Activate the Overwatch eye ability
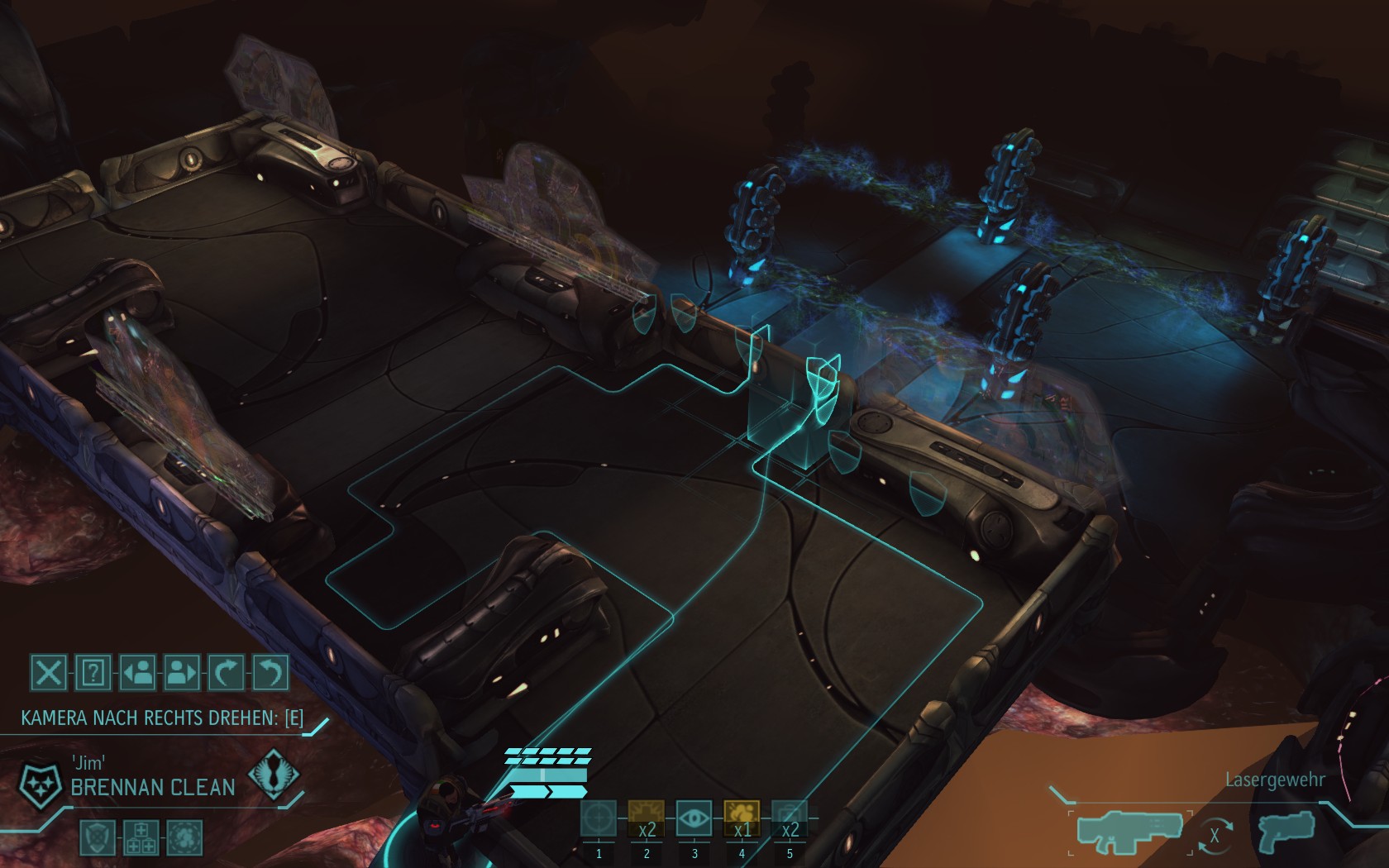The width and height of the screenshot is (1389, 868). [694, 818]
